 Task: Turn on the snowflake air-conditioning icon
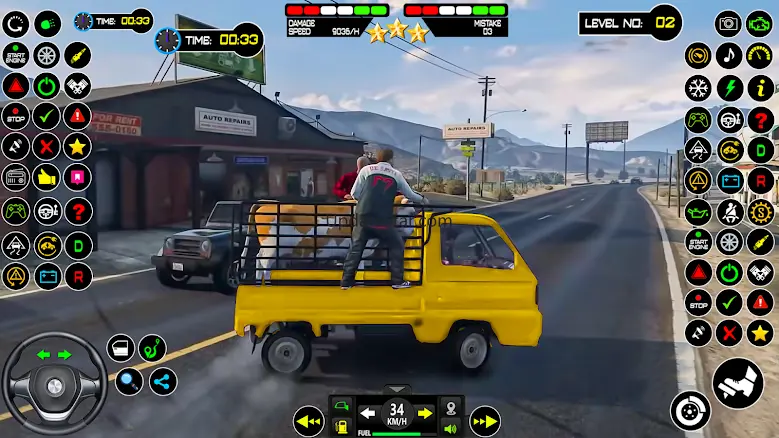[697, 88]
